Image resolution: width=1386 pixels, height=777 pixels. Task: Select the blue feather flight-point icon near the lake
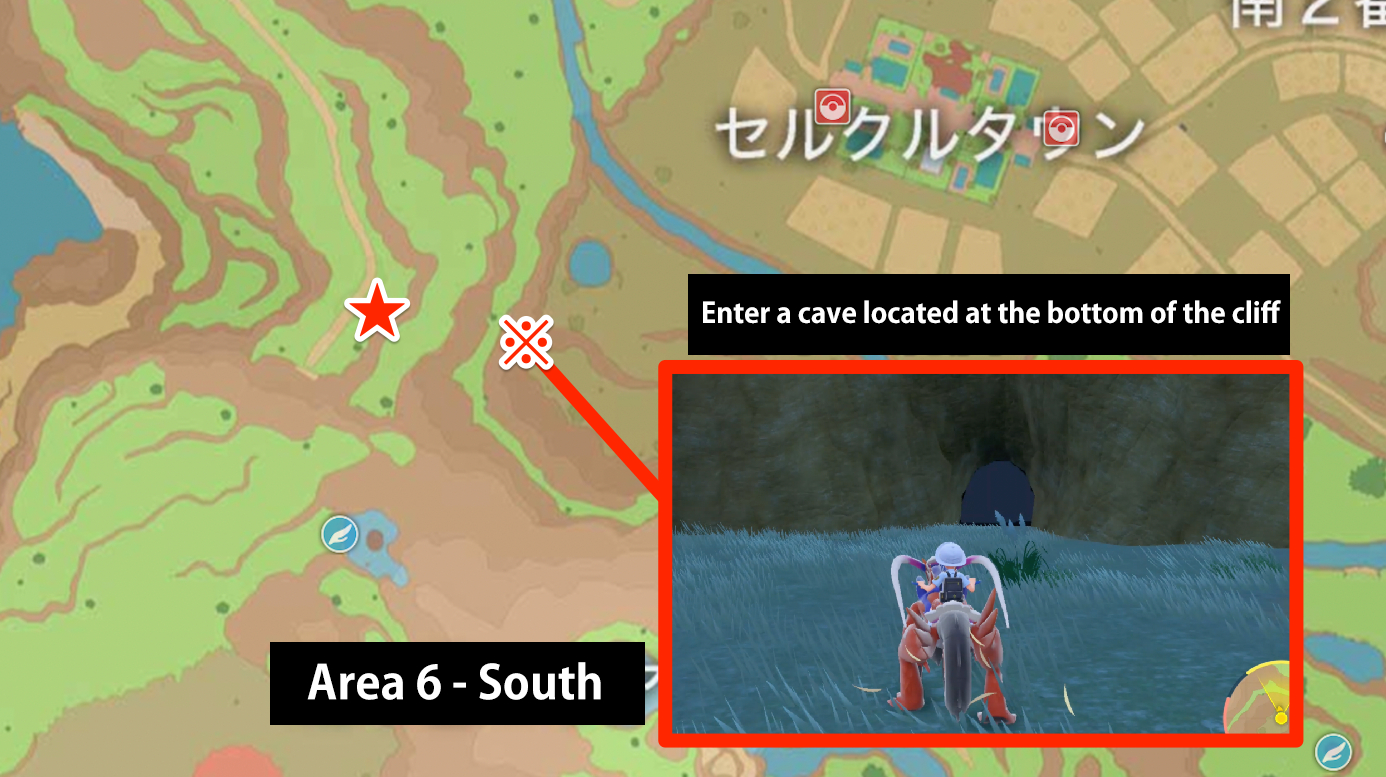[339, 533]
